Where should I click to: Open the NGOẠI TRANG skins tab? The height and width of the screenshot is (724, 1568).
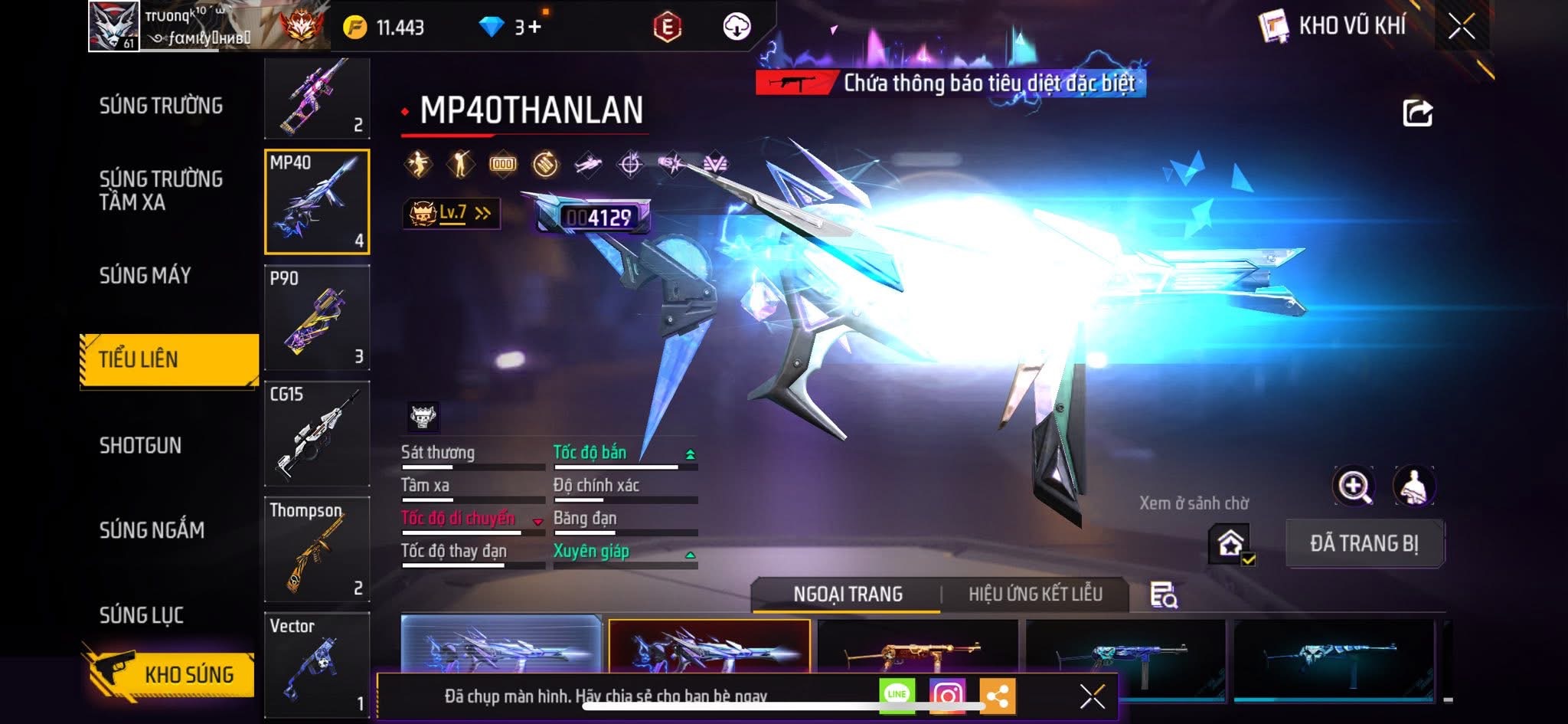tap(848, 595)
